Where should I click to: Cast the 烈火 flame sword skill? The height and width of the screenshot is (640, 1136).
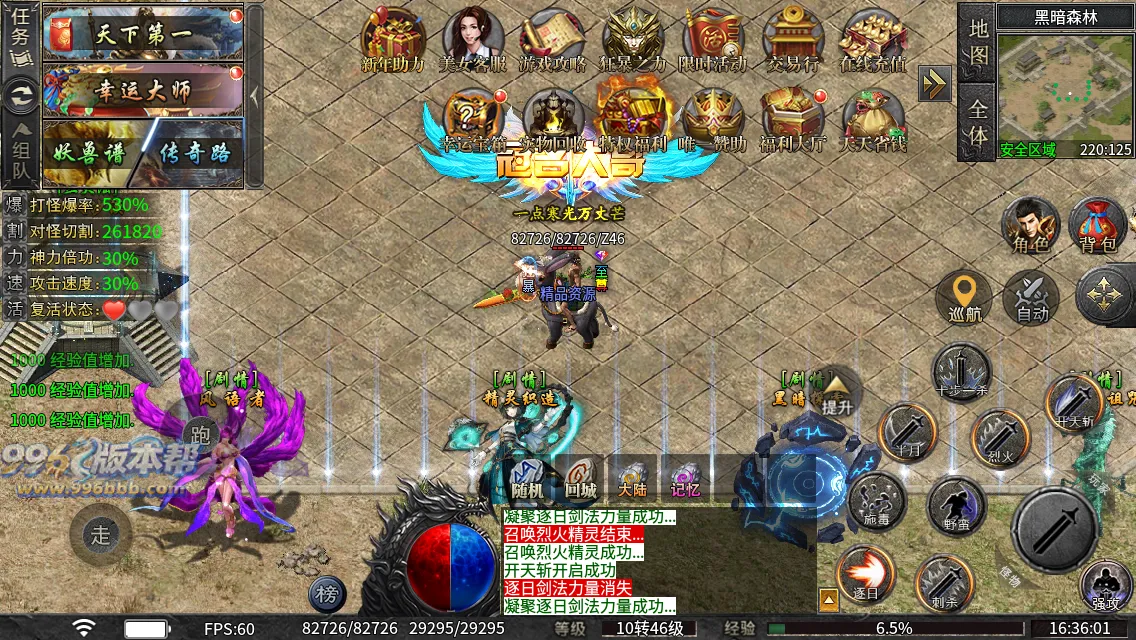(1000, 439)
